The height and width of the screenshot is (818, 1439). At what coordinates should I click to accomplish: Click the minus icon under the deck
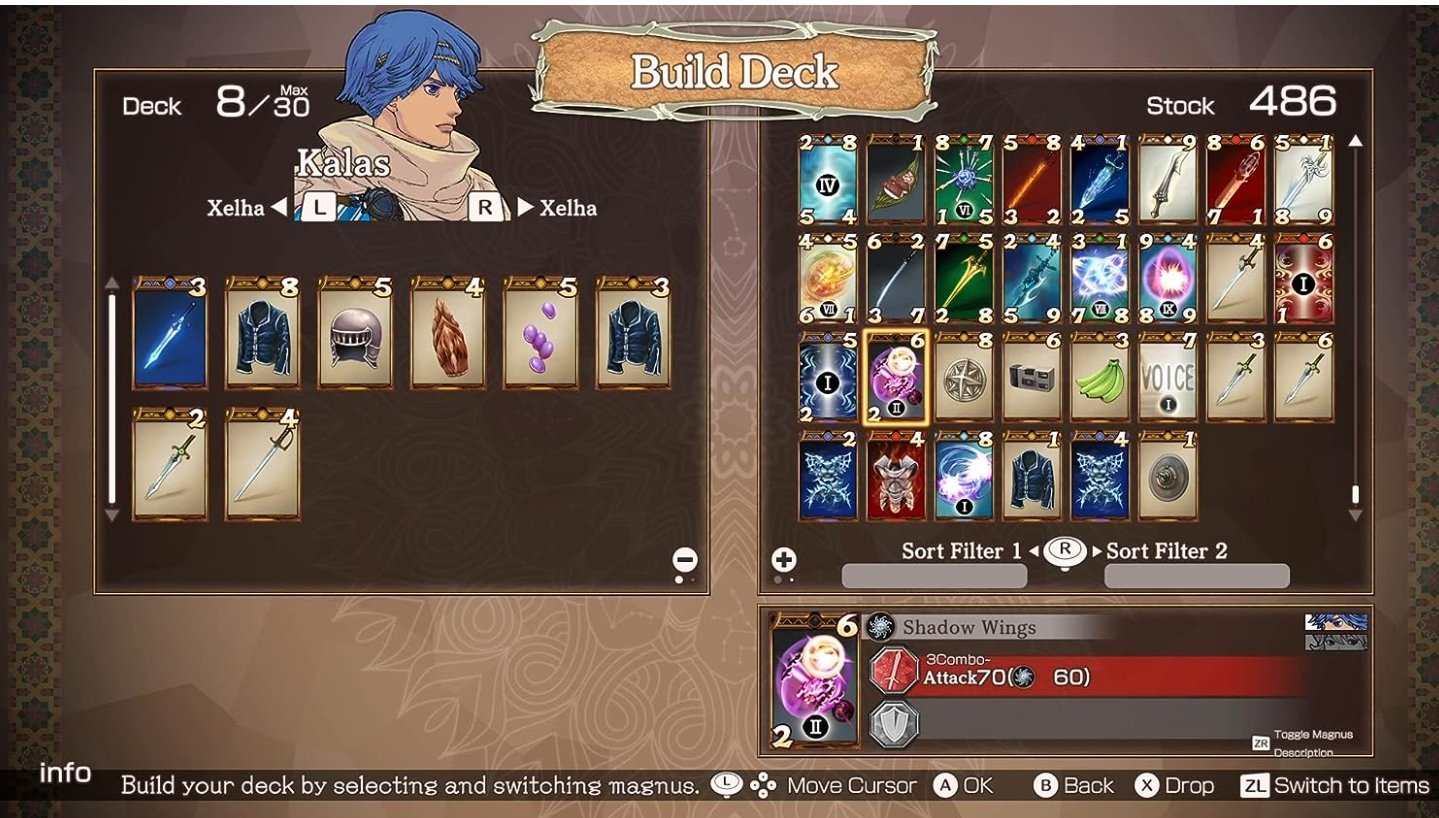685,560
